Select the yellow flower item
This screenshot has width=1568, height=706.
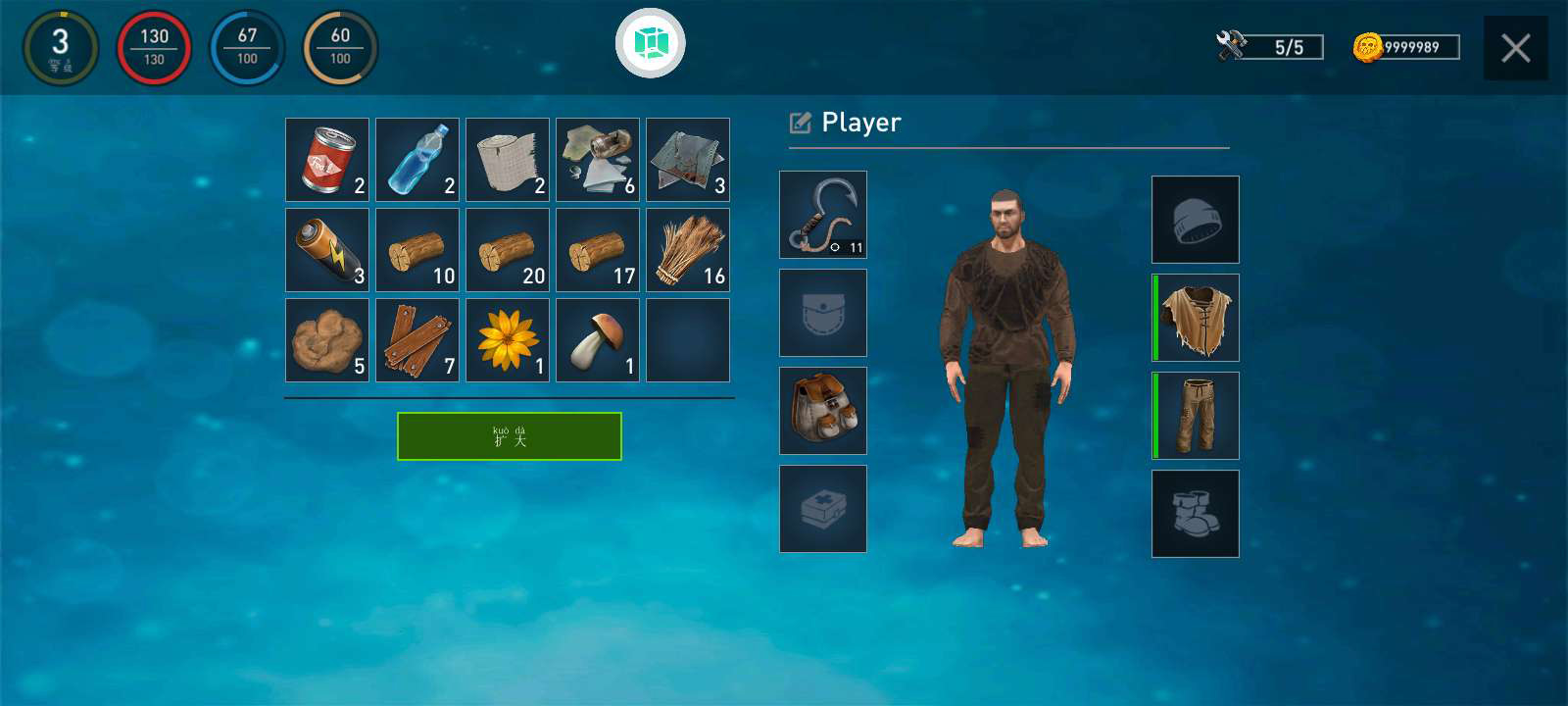507,340
